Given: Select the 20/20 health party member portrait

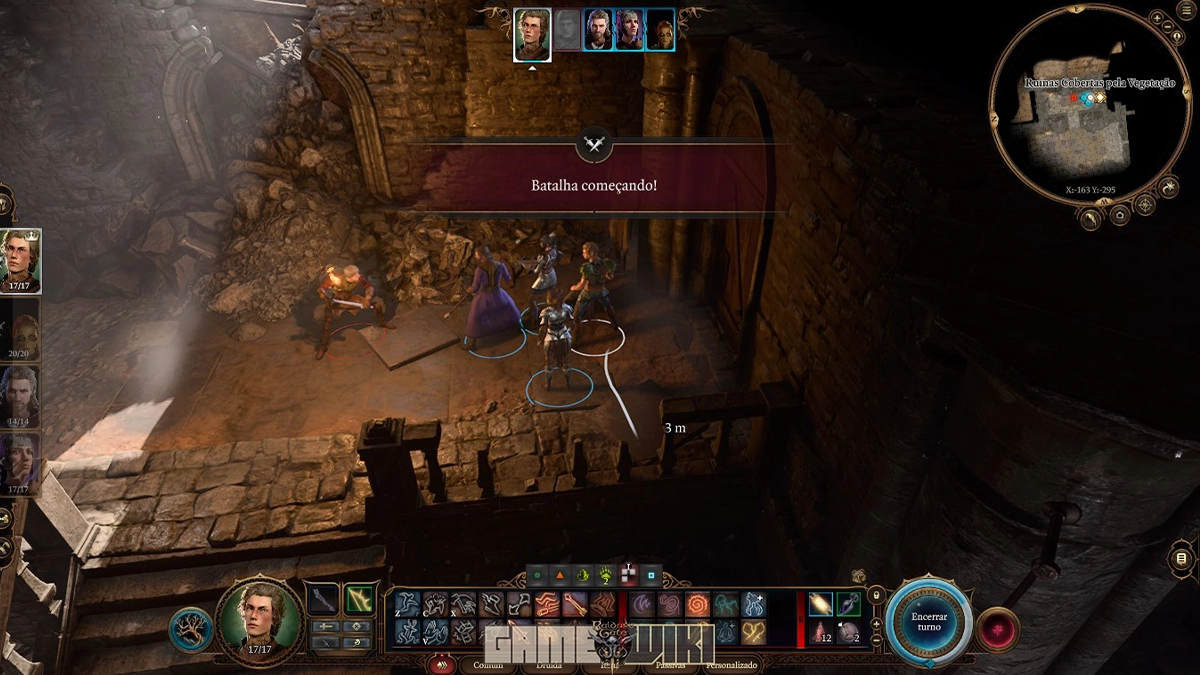Looking at the screenshot, I should [x=20, y=330].
